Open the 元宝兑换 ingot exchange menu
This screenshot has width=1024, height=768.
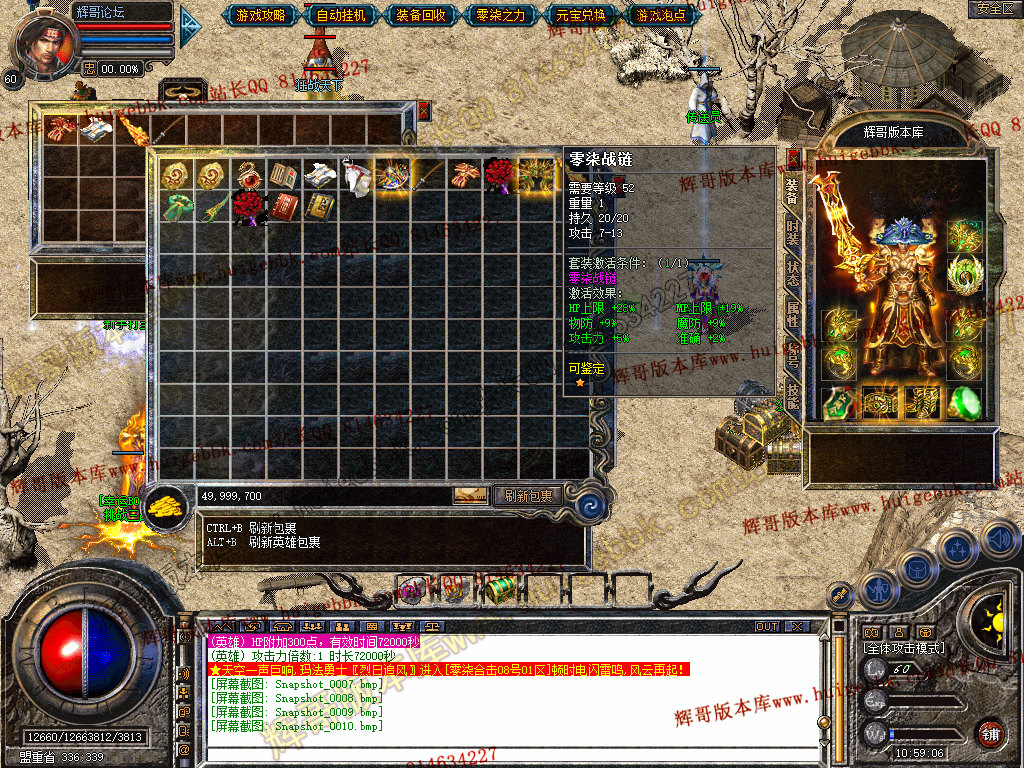click(x=579, y=15)
